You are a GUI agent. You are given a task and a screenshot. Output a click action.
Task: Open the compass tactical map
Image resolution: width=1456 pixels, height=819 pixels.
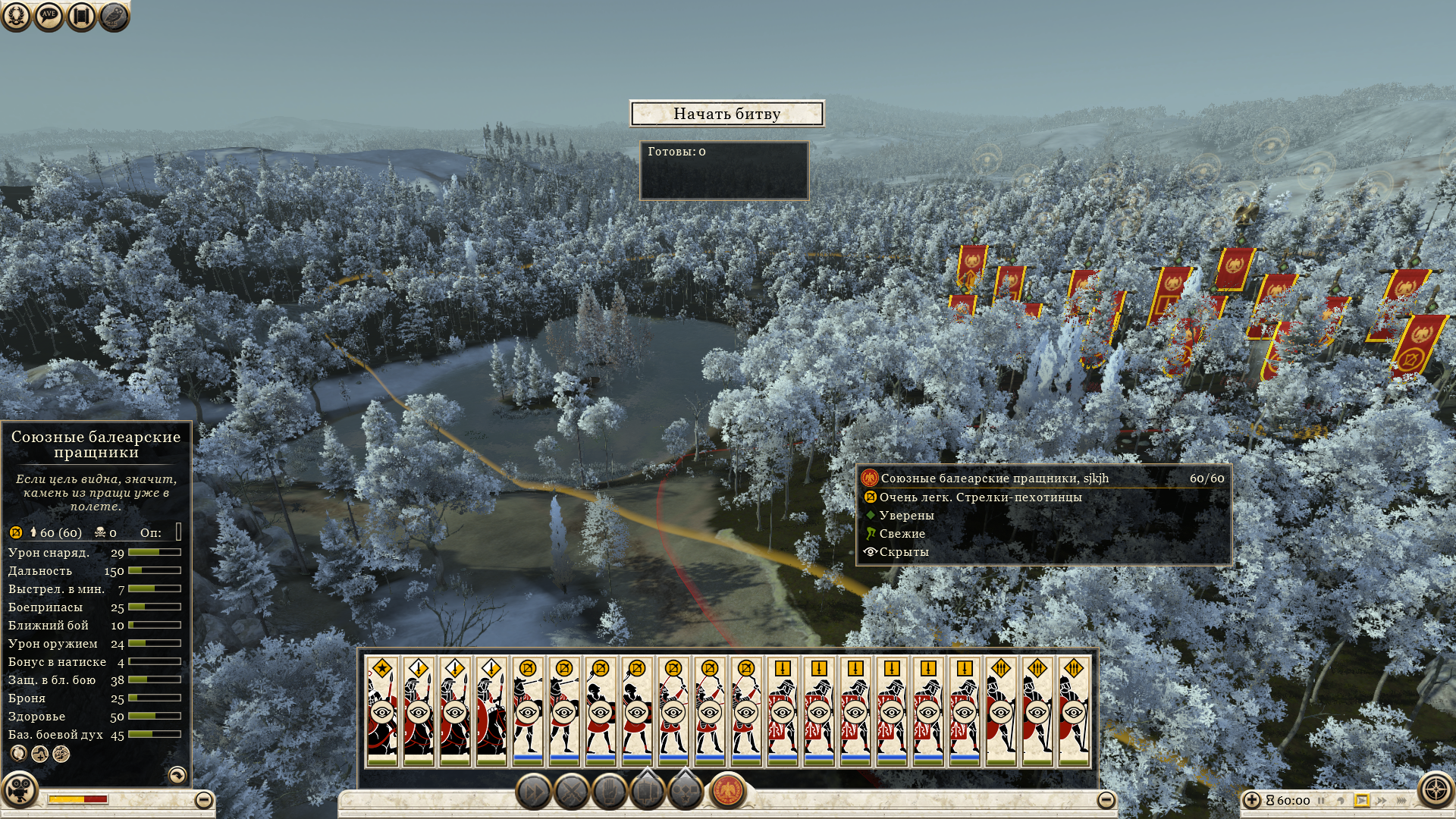1436,790
